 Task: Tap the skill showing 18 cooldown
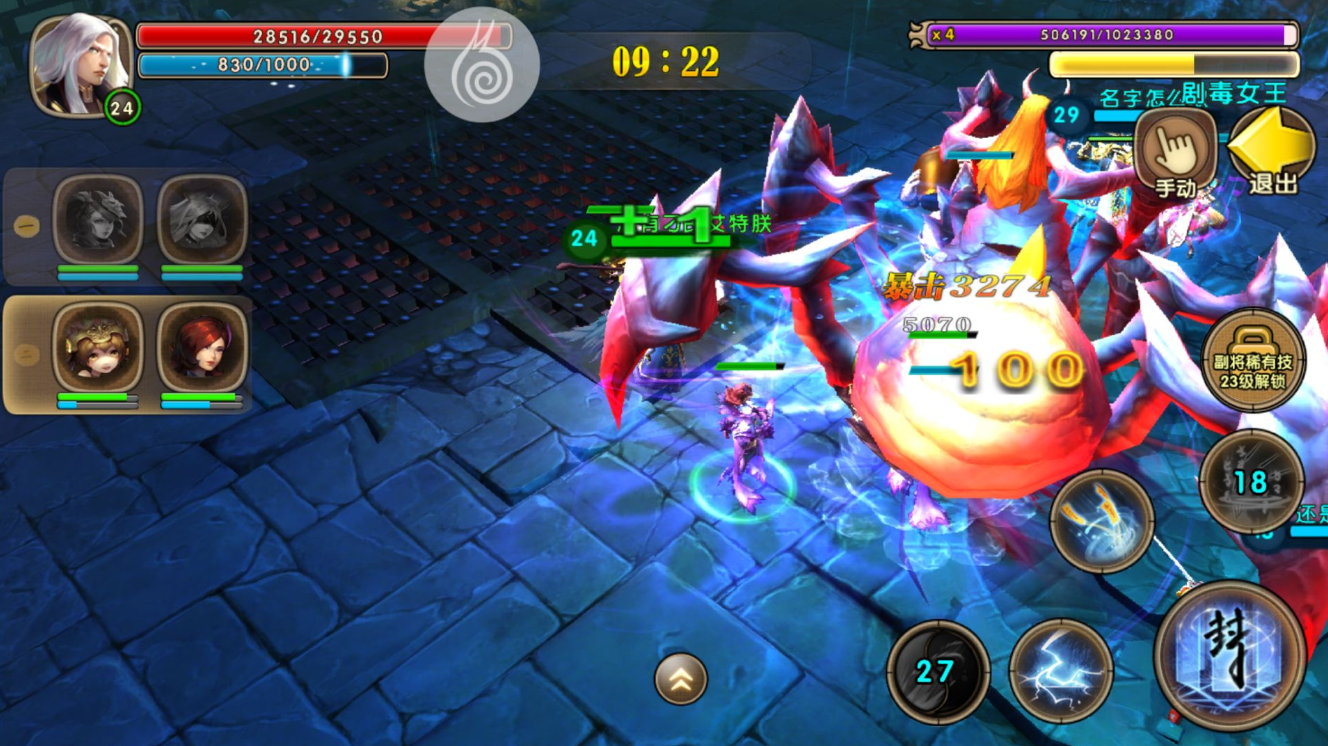click(x=1251, y=482)
